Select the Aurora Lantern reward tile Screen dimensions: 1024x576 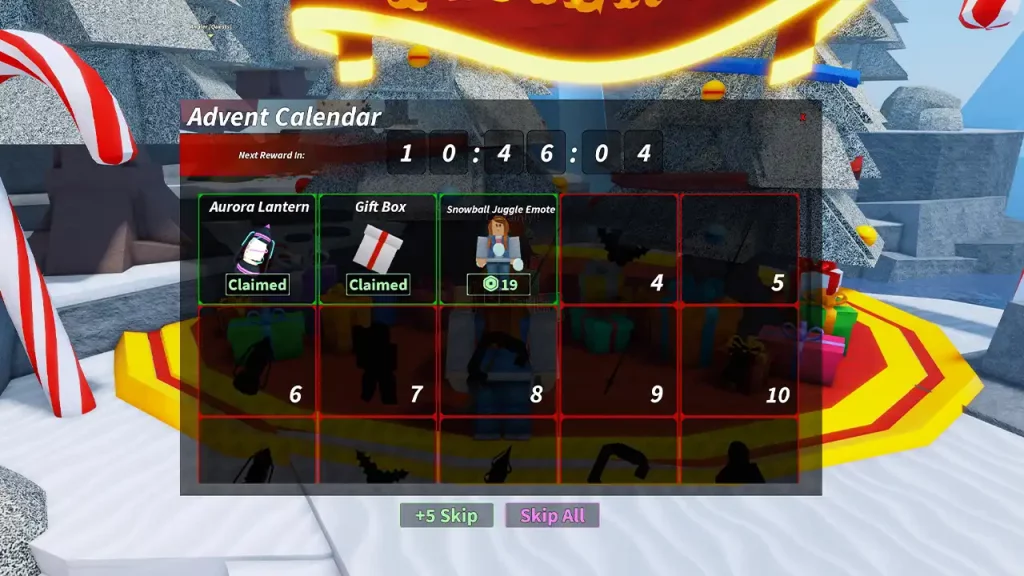258,249
